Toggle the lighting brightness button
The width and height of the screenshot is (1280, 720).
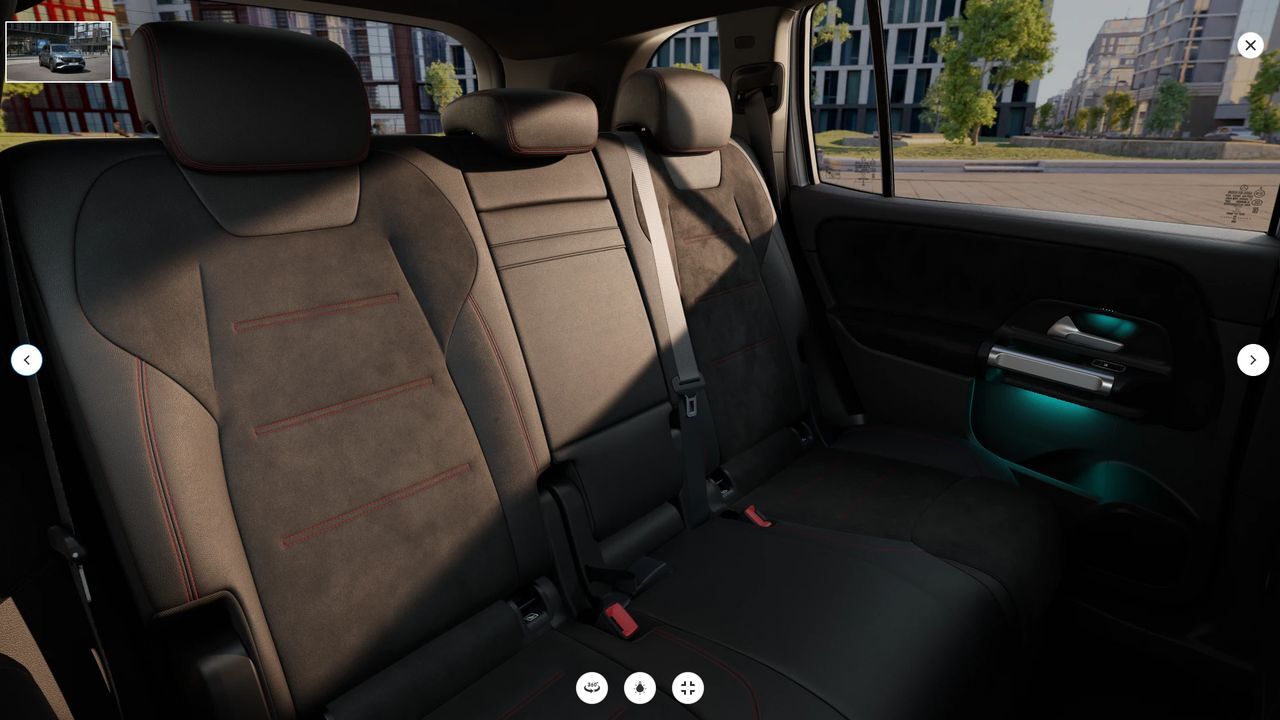640,688
